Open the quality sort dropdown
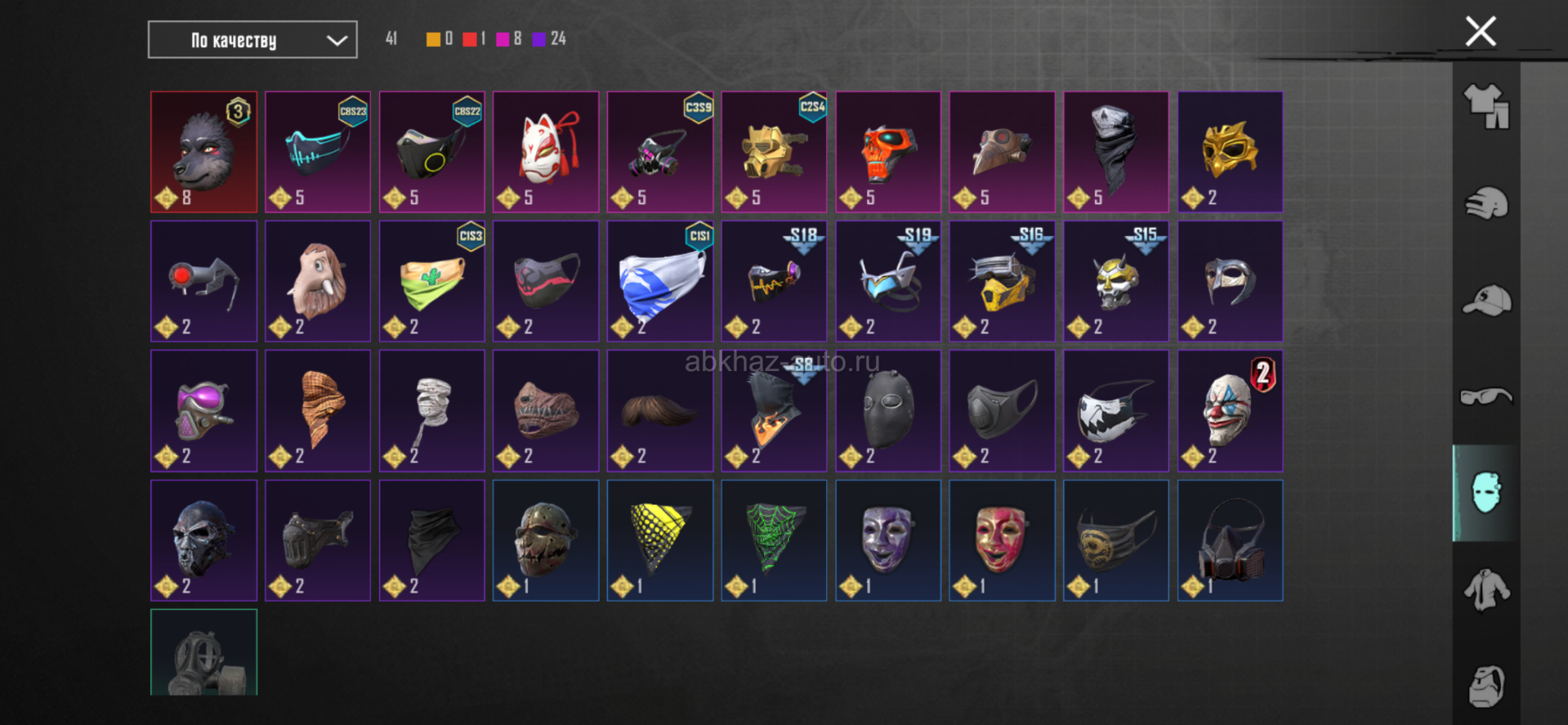This screenshot has width=1568, height=725. pyautogui.click(x=252, y=40)
